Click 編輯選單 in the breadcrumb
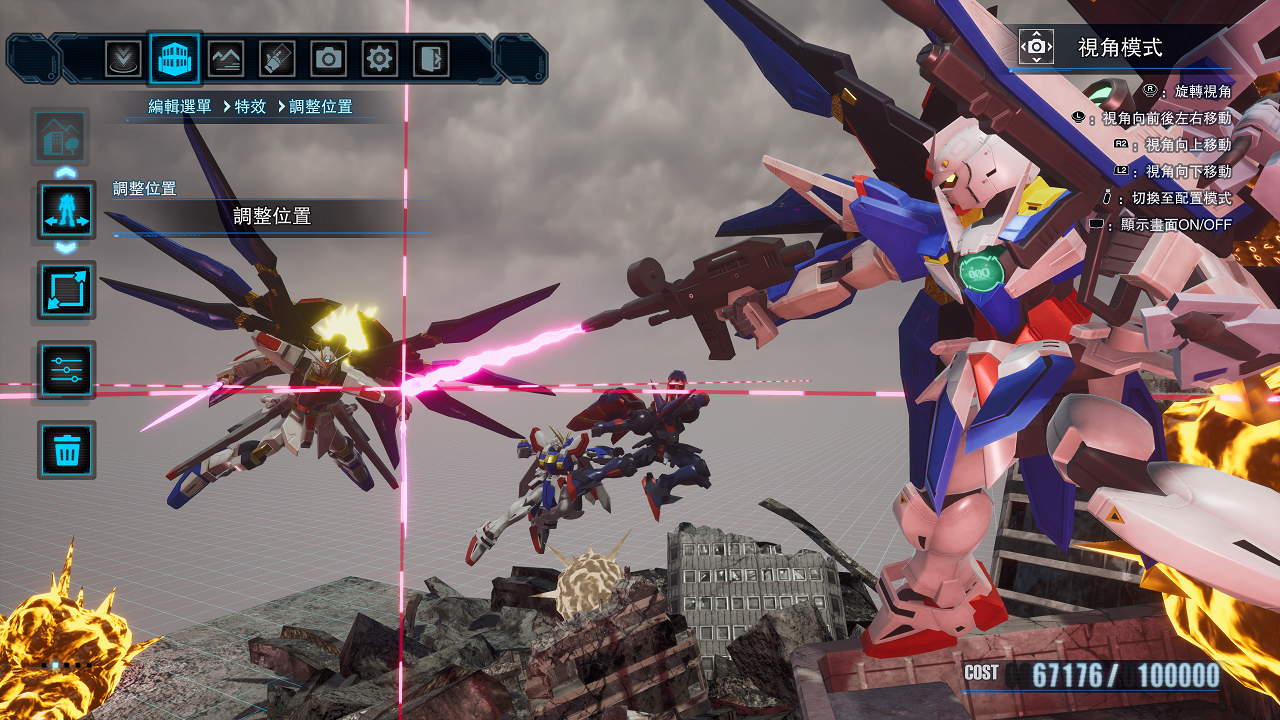The image size is (1280, 720). point(180,107)
